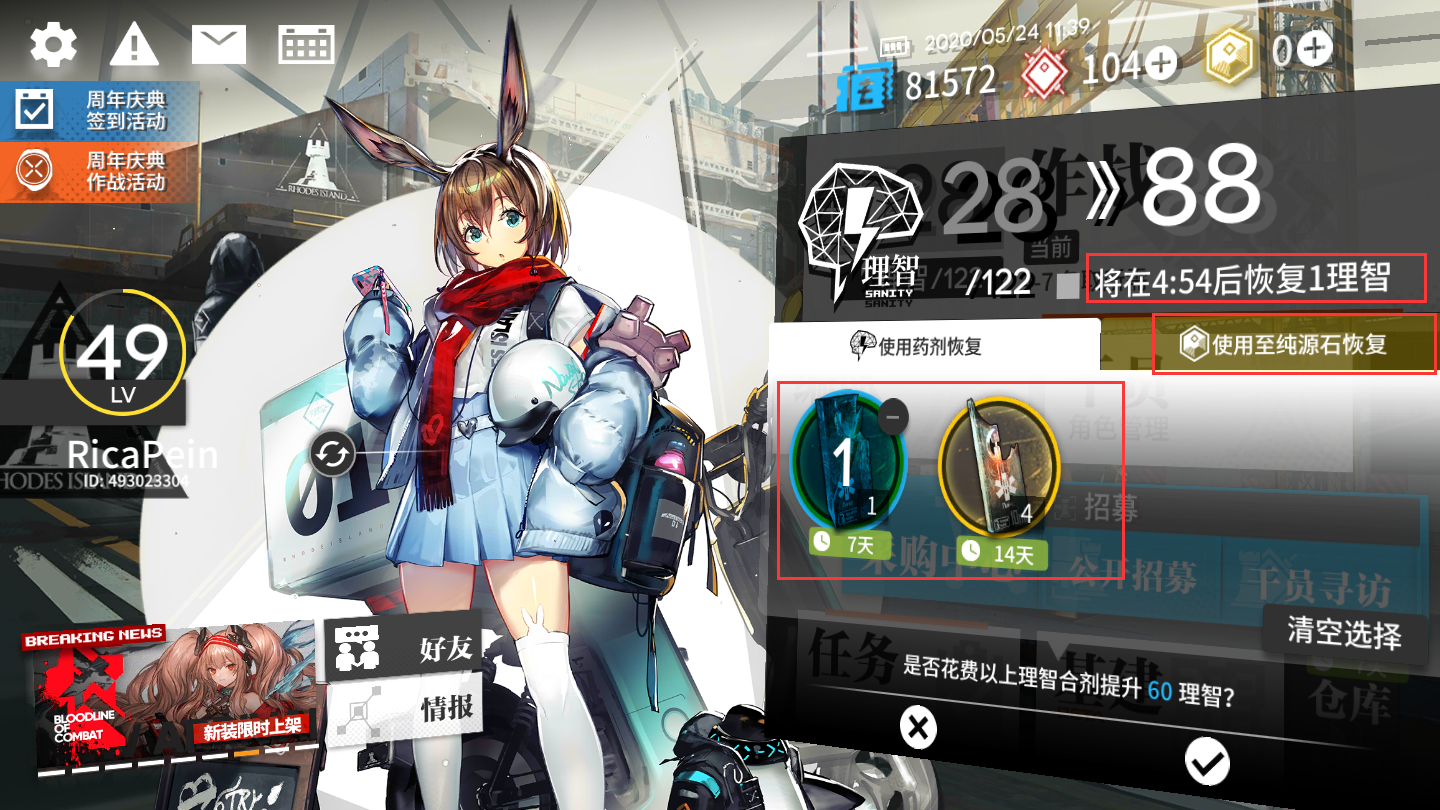Reduce the blue potion count with minus

click(x=893, y=416)
